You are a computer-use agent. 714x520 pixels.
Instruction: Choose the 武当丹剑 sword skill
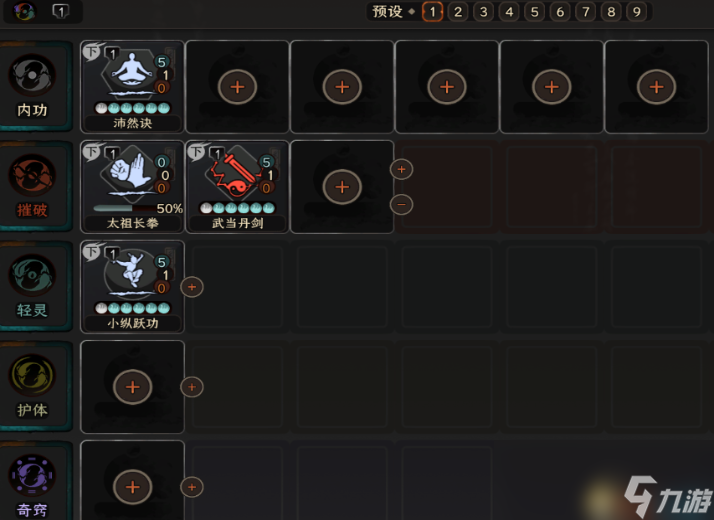238,186
